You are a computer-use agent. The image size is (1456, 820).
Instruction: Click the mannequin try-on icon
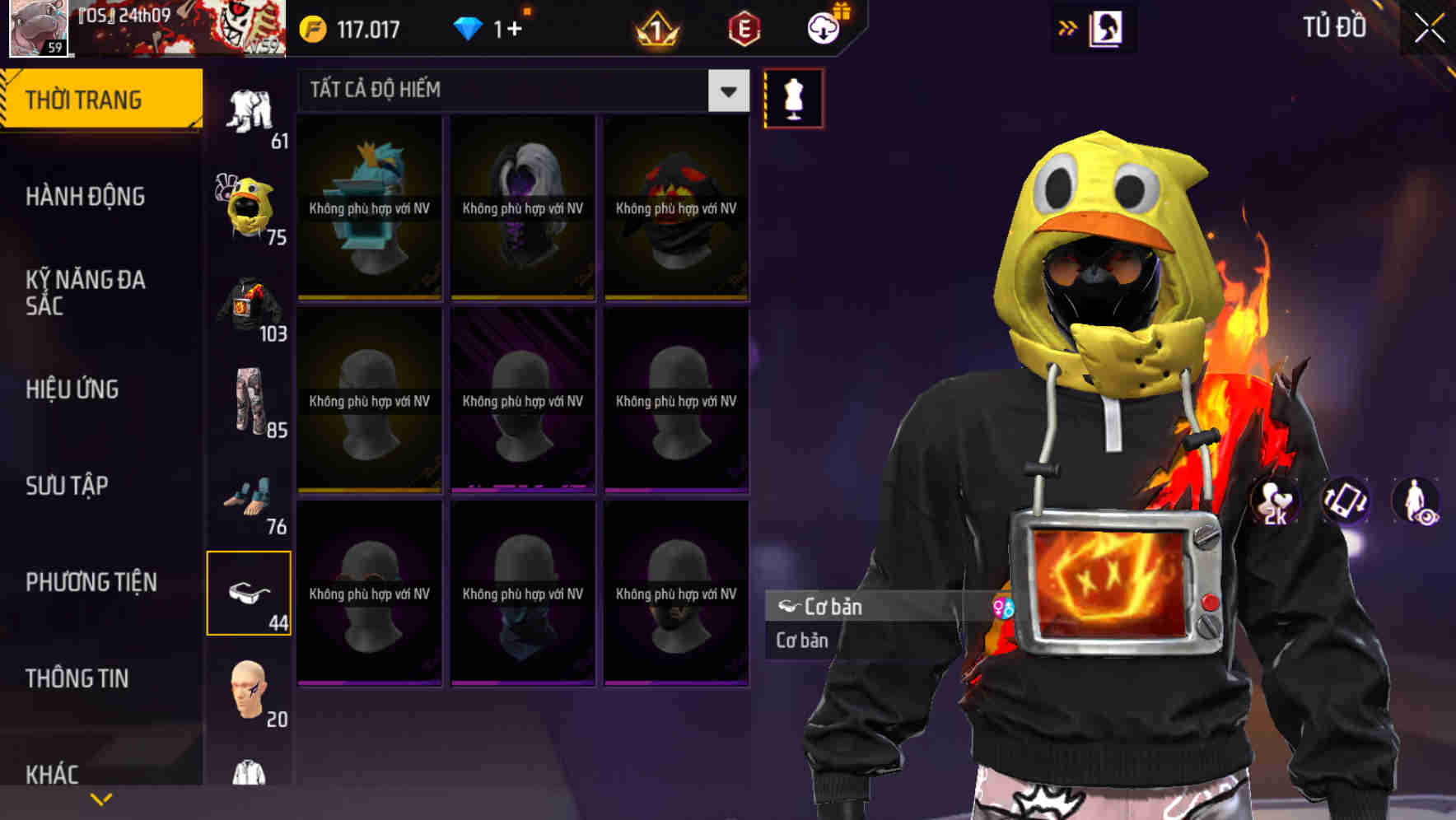[x=793, y=97]
